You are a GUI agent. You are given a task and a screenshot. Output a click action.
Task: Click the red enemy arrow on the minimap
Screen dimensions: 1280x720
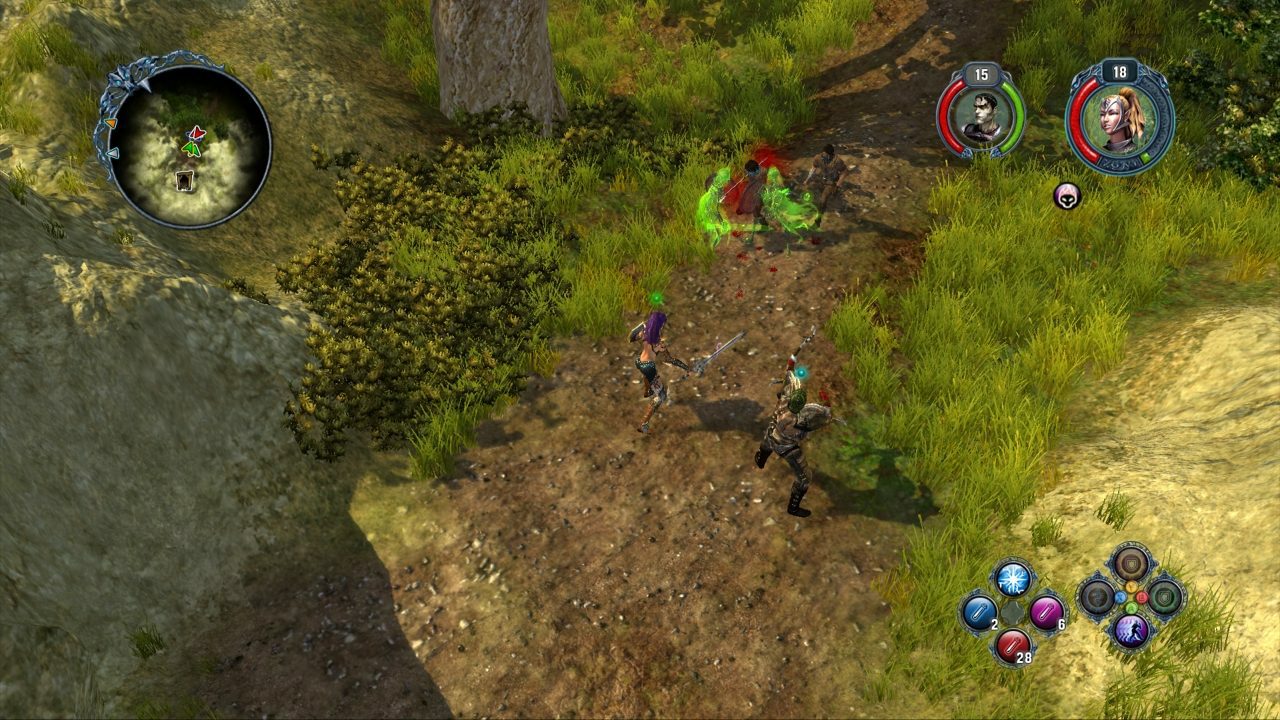[196, 134]
